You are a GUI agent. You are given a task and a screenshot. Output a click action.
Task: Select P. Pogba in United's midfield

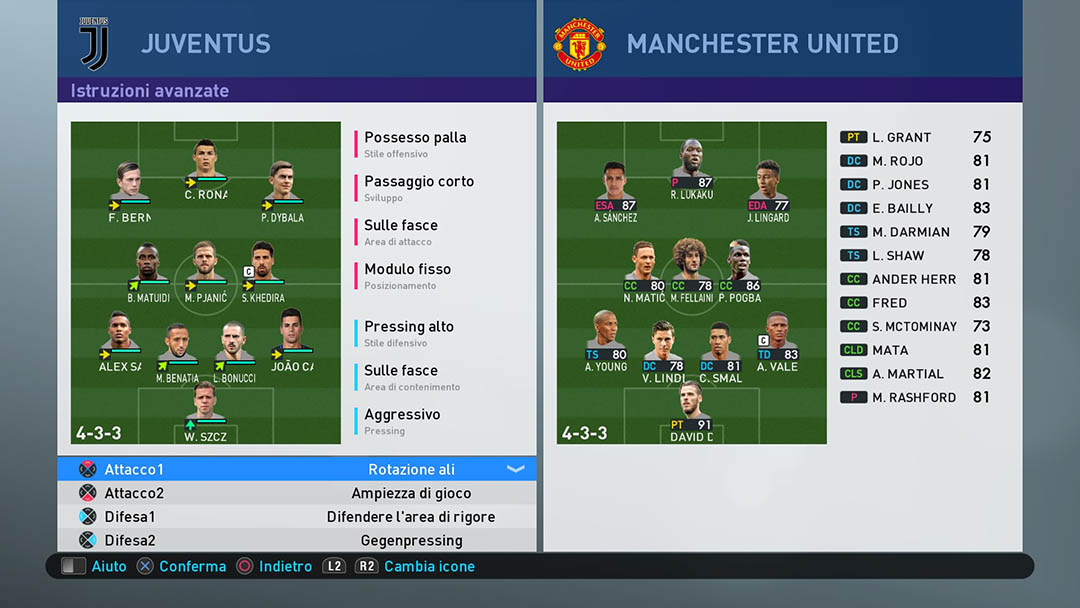[739, 270]
